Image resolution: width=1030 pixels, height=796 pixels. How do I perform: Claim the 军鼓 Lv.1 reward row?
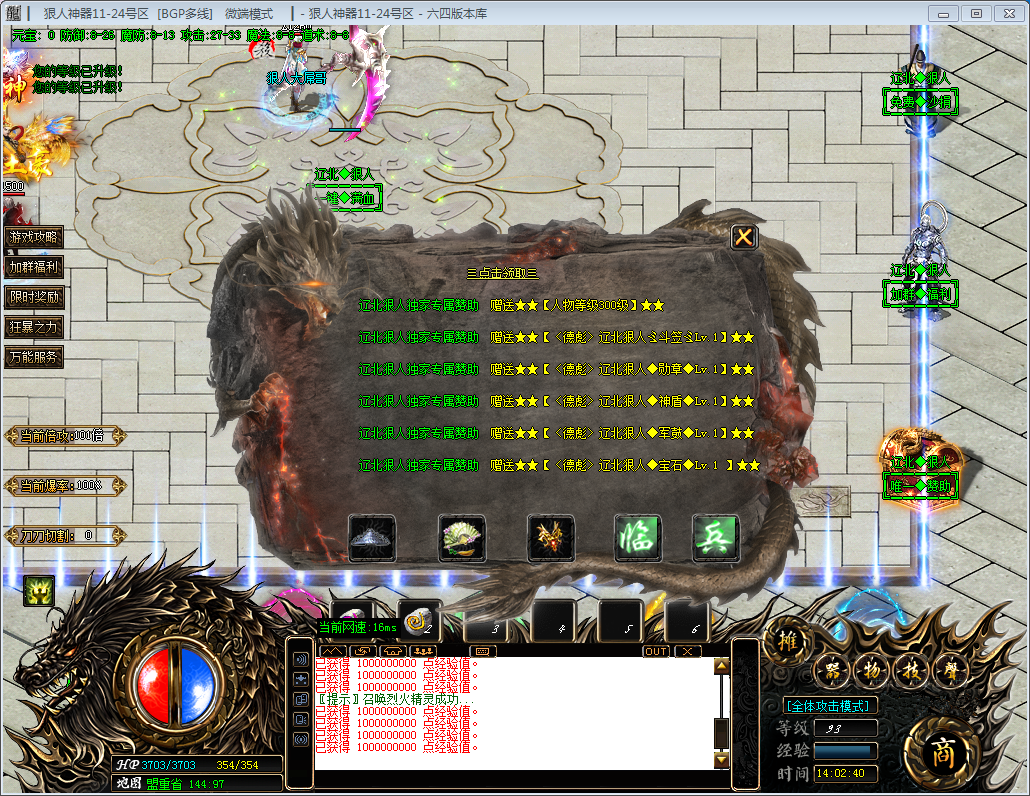coord(556,433)
